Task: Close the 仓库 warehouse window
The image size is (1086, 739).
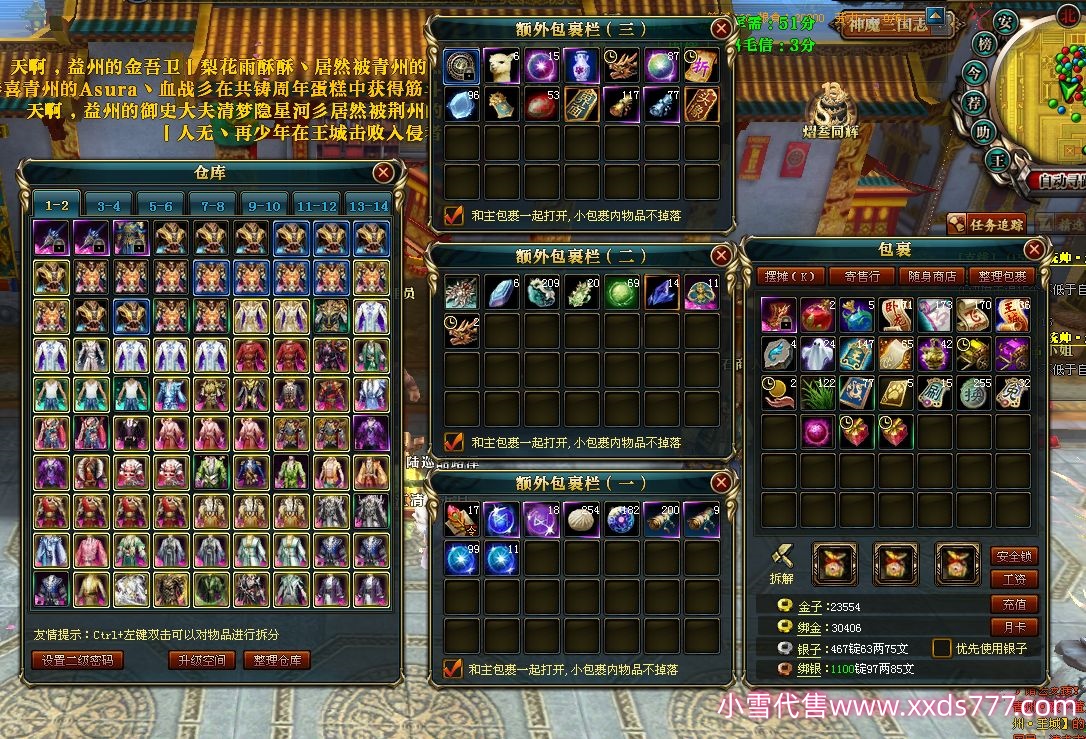Action: tap(383, 173)
